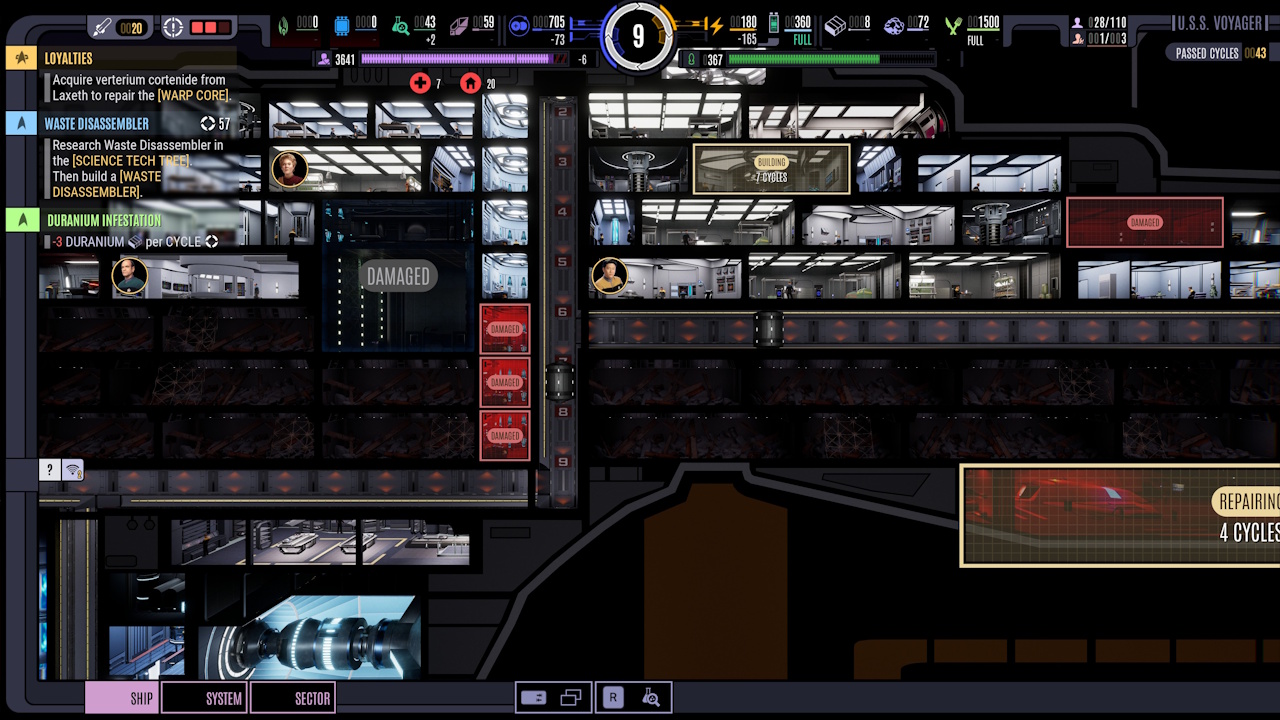The width and height of the screenshot is (1280, 720).
Task: Toggle the overlapping-windows view icon bottom right
Action: tap(571, 697)
